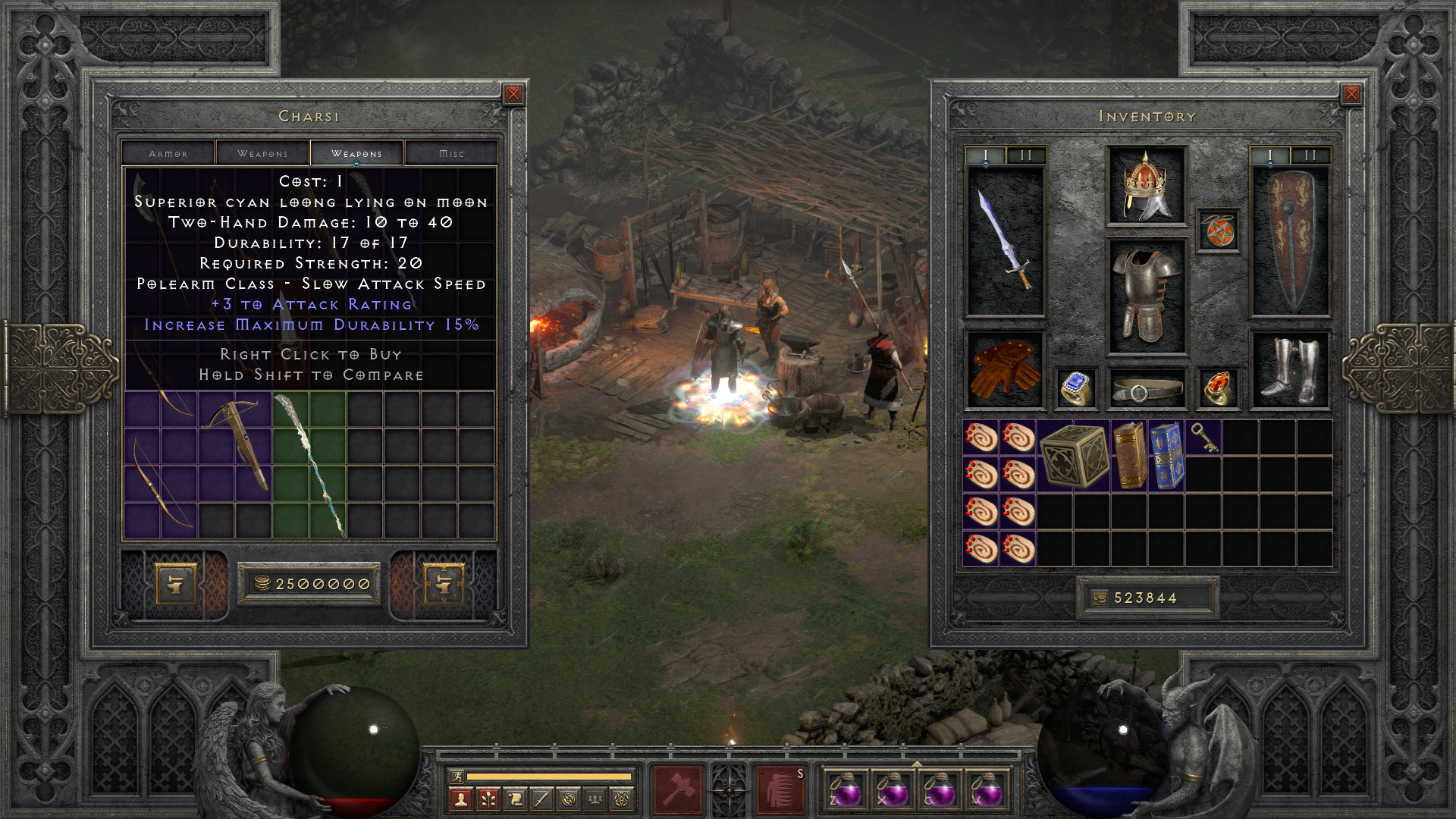
Task: Open the character screen from the mini menu
Action: [460, 799]
